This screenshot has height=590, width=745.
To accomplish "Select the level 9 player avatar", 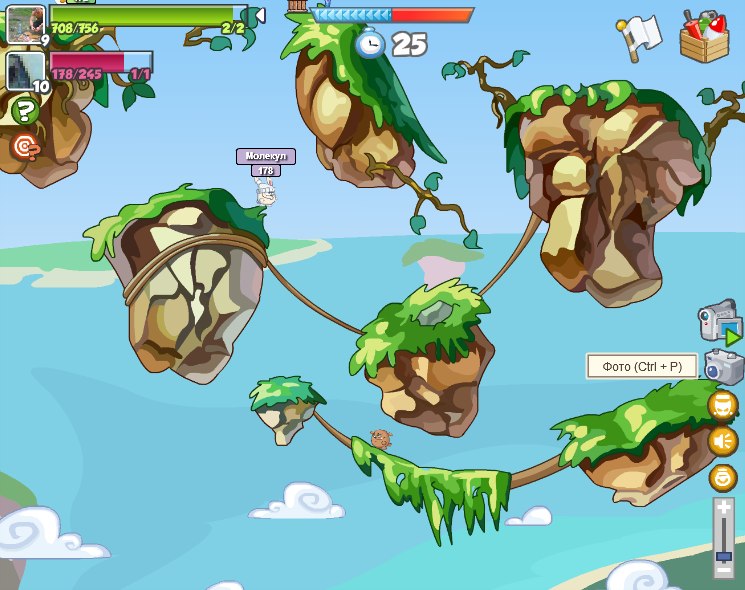I will tap(25, 23).
